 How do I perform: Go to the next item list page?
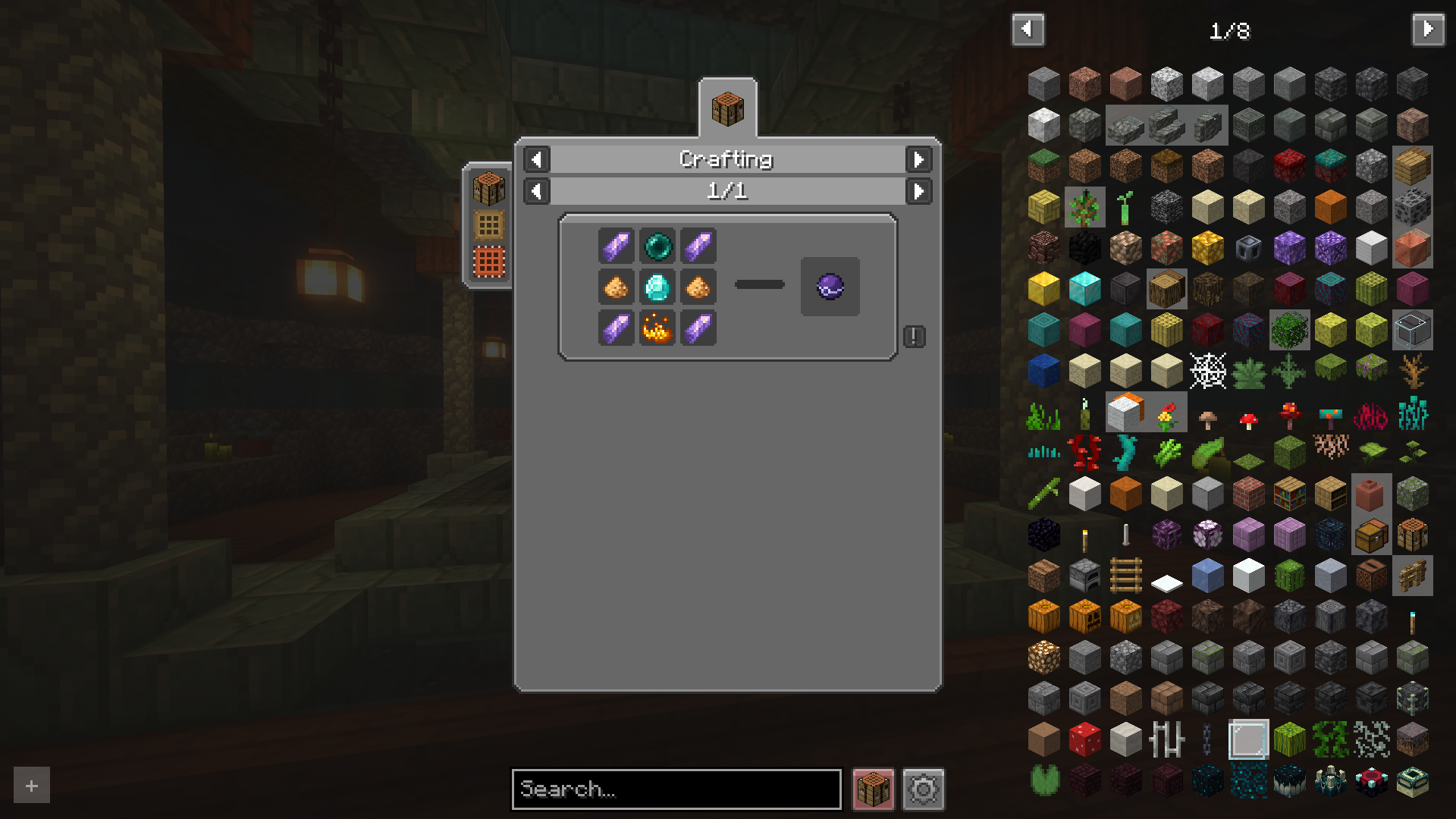click(x=1428, y=30)
